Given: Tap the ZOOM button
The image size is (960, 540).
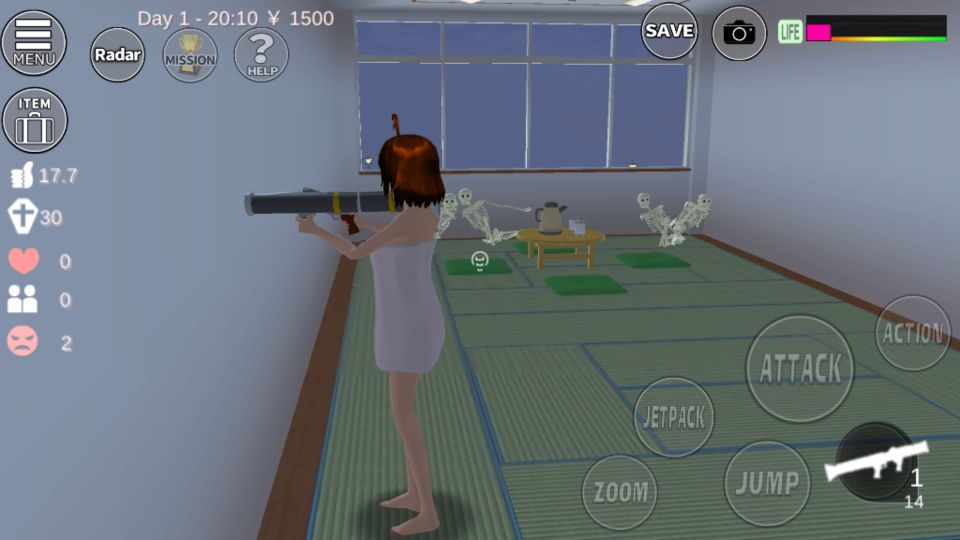Looking at the screenshot, I should [x=620, y=492].
